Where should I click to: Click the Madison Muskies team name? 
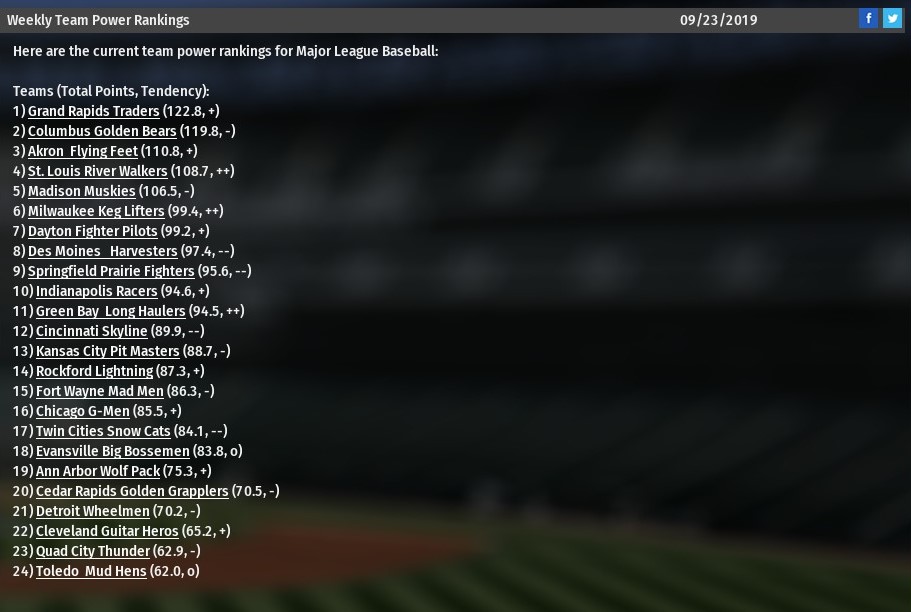click(x=81, y=191)
